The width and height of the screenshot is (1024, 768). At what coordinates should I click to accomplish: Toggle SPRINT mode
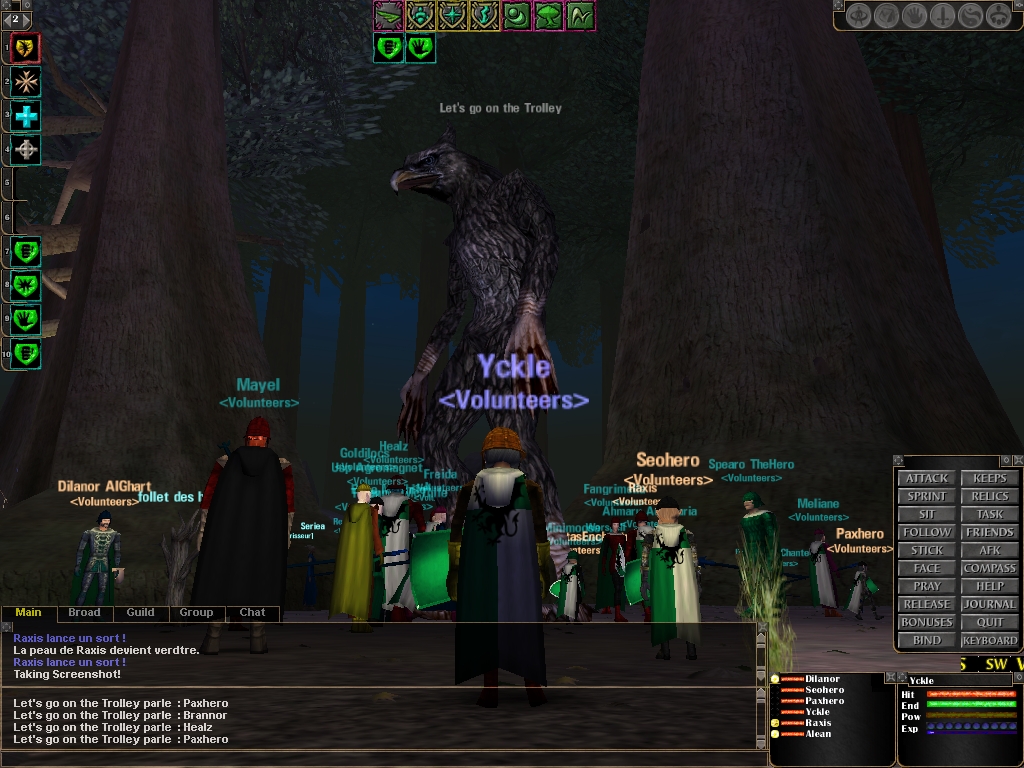coord(927,496)
